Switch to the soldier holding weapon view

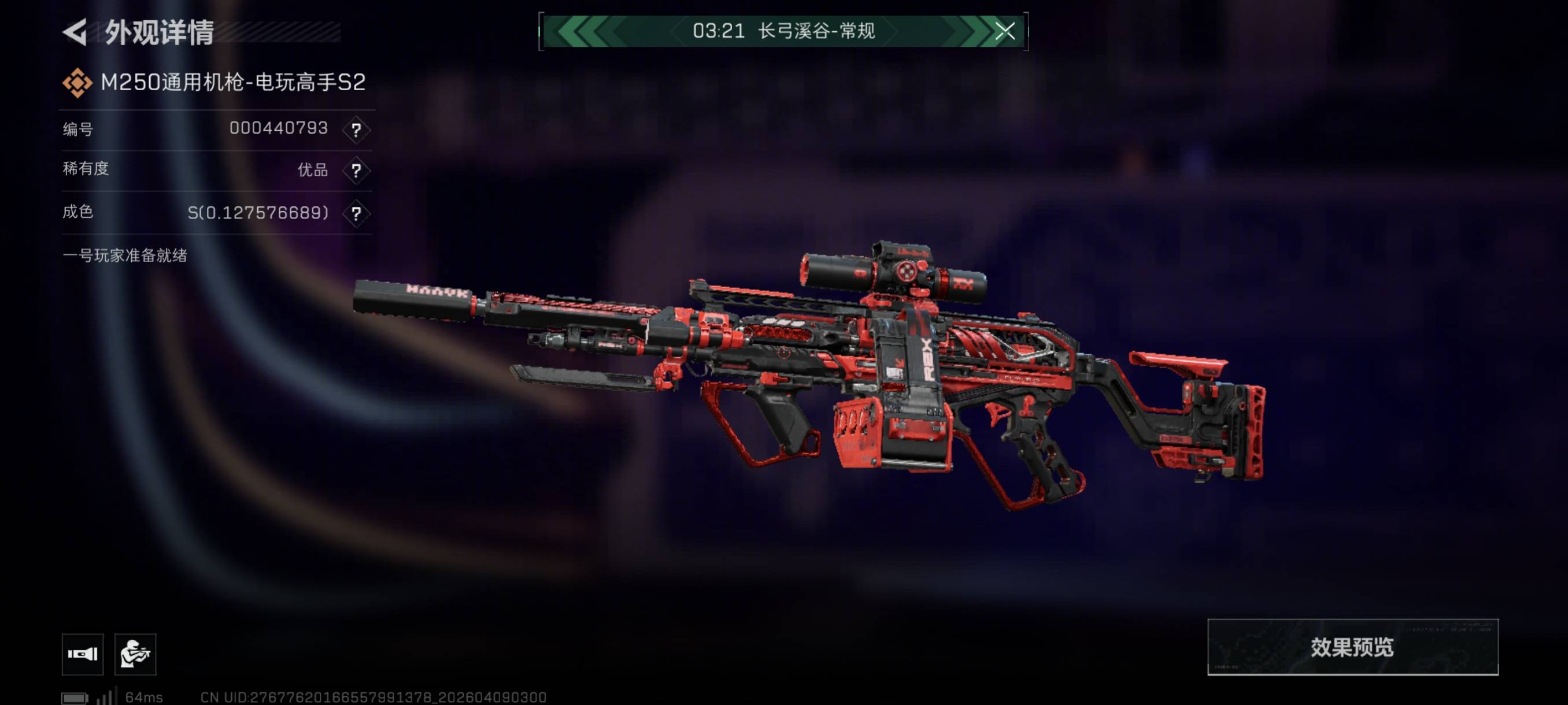click(x=135, y=654)
